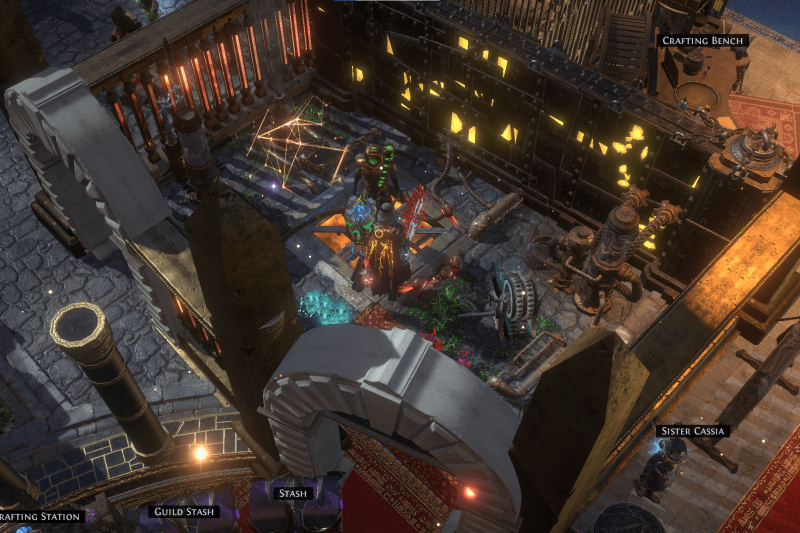Talk to Sister Cassia via her nameplate
This screenshot has height=533, width=800.
pyautogui.click(x=692, y=431)
